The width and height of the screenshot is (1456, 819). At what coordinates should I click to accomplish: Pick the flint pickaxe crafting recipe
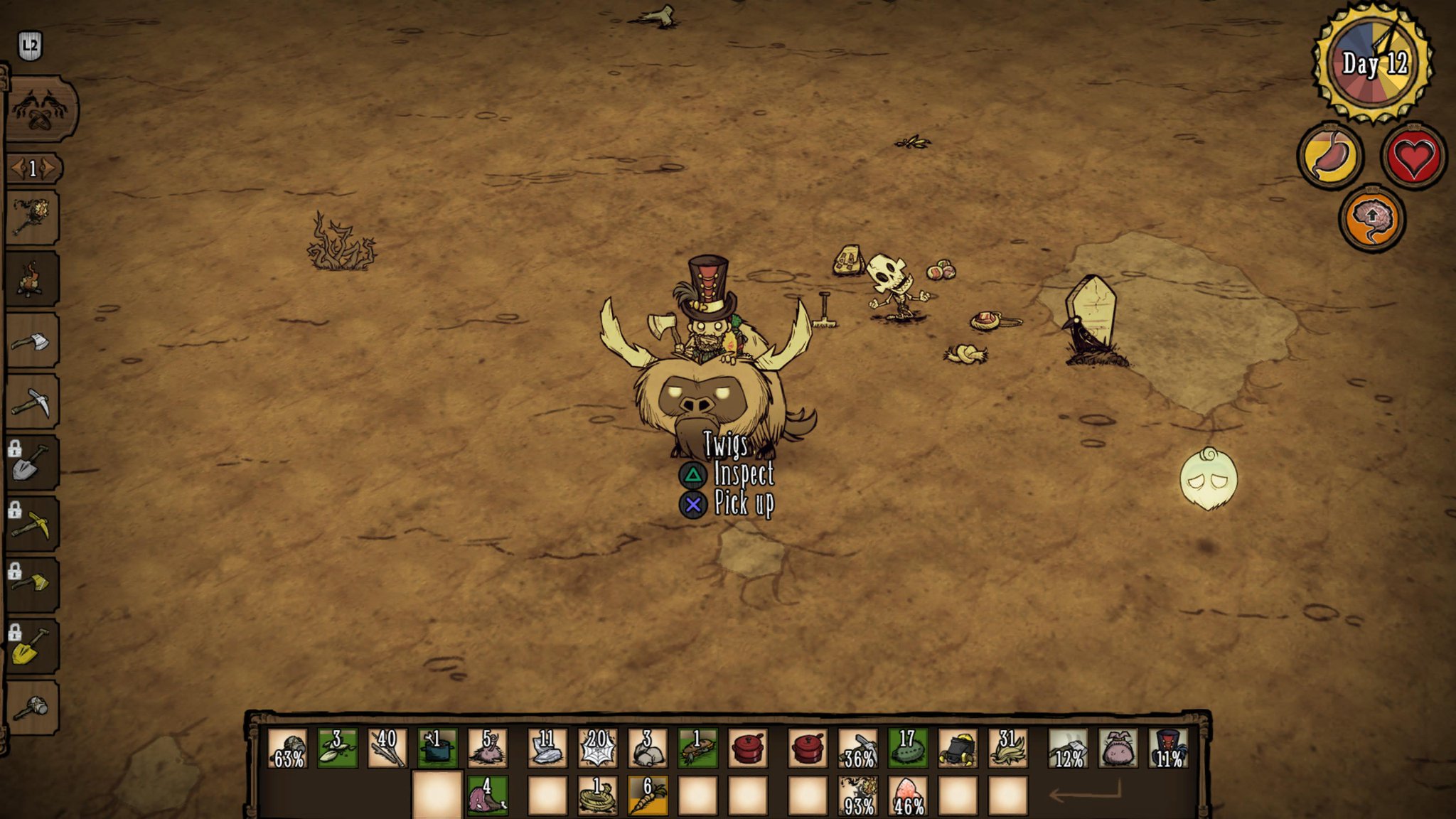pyautogui.click(x=32, y=402)
